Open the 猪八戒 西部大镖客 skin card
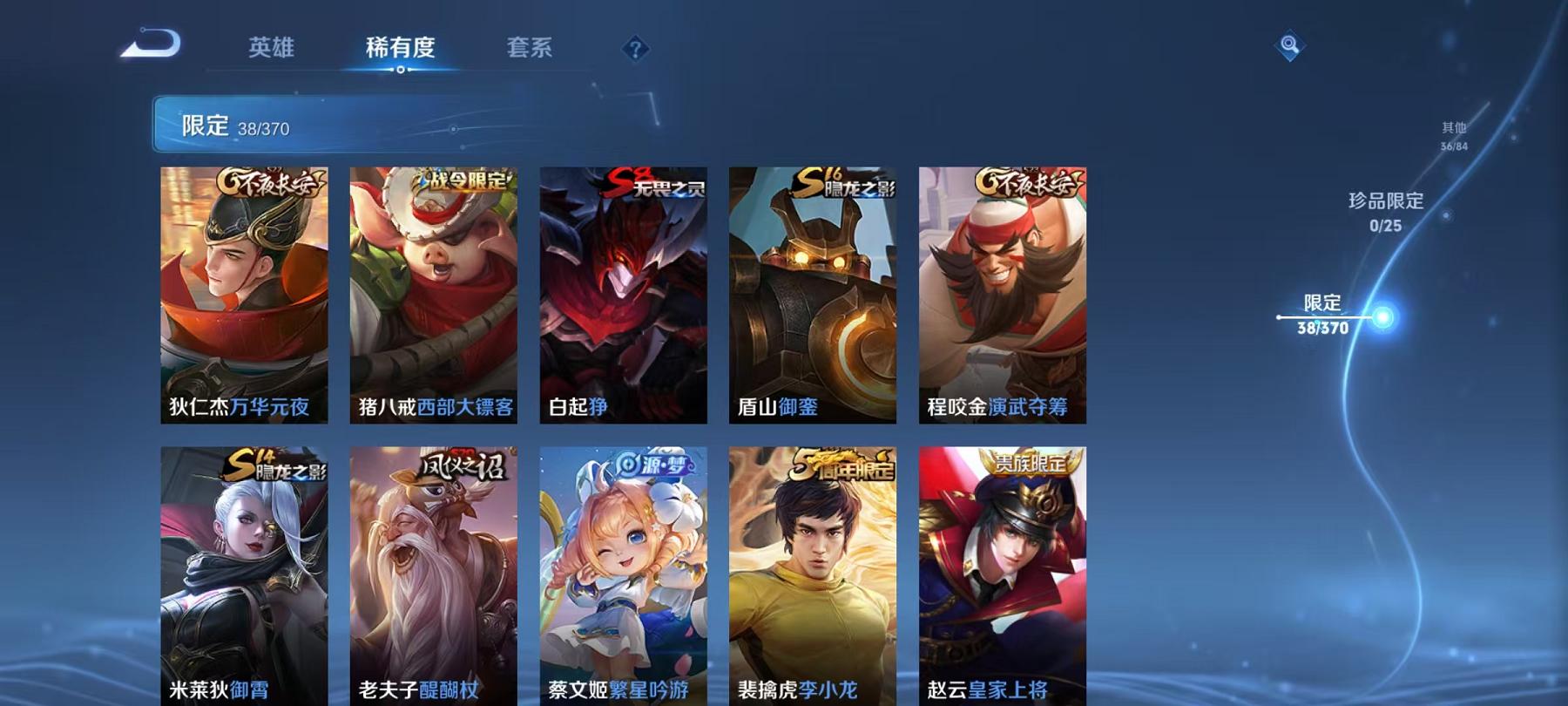 point(435,292)
